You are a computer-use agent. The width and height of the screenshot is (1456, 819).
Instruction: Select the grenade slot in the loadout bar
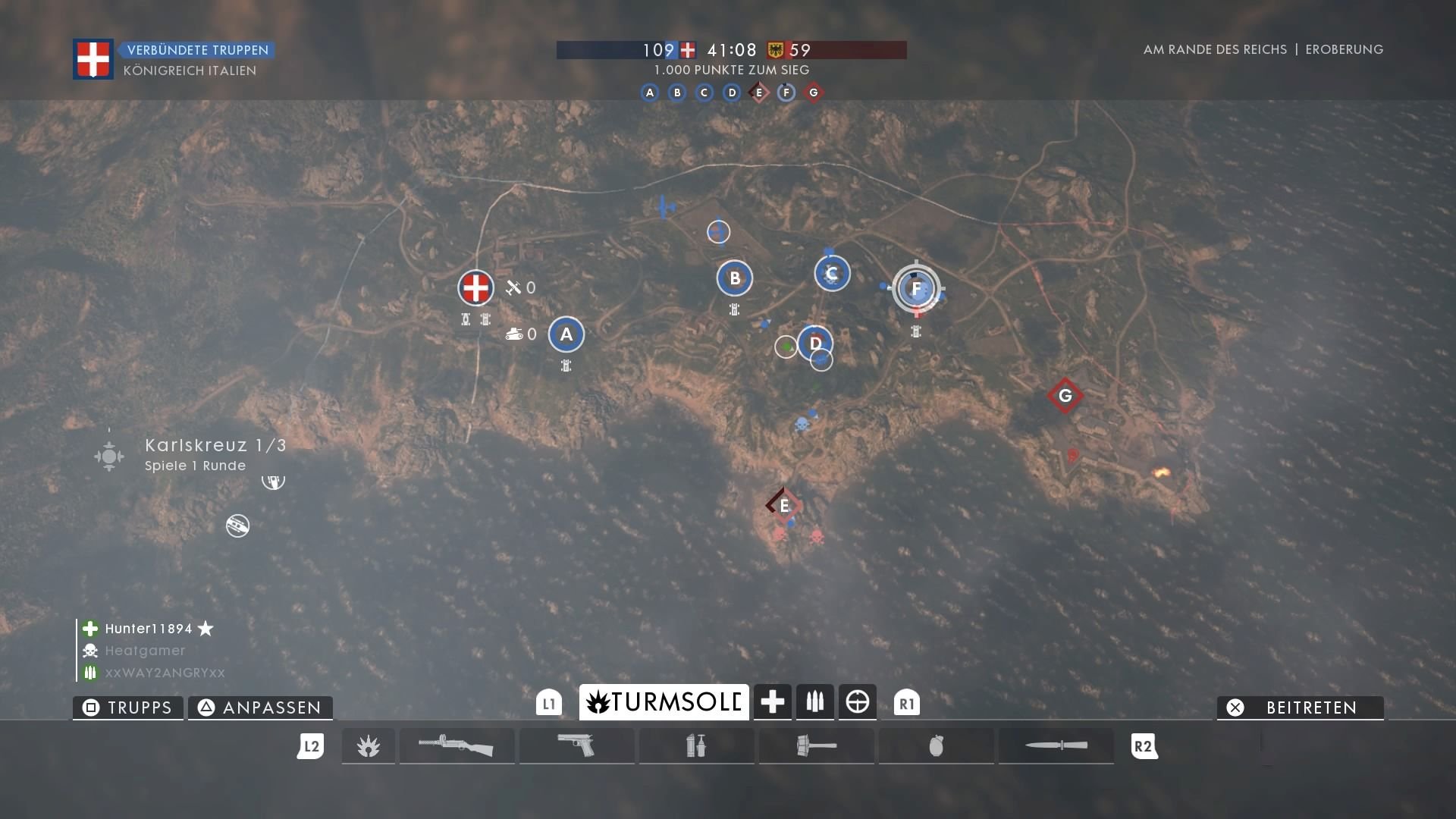pyautogui.click(x=937, y=746)
